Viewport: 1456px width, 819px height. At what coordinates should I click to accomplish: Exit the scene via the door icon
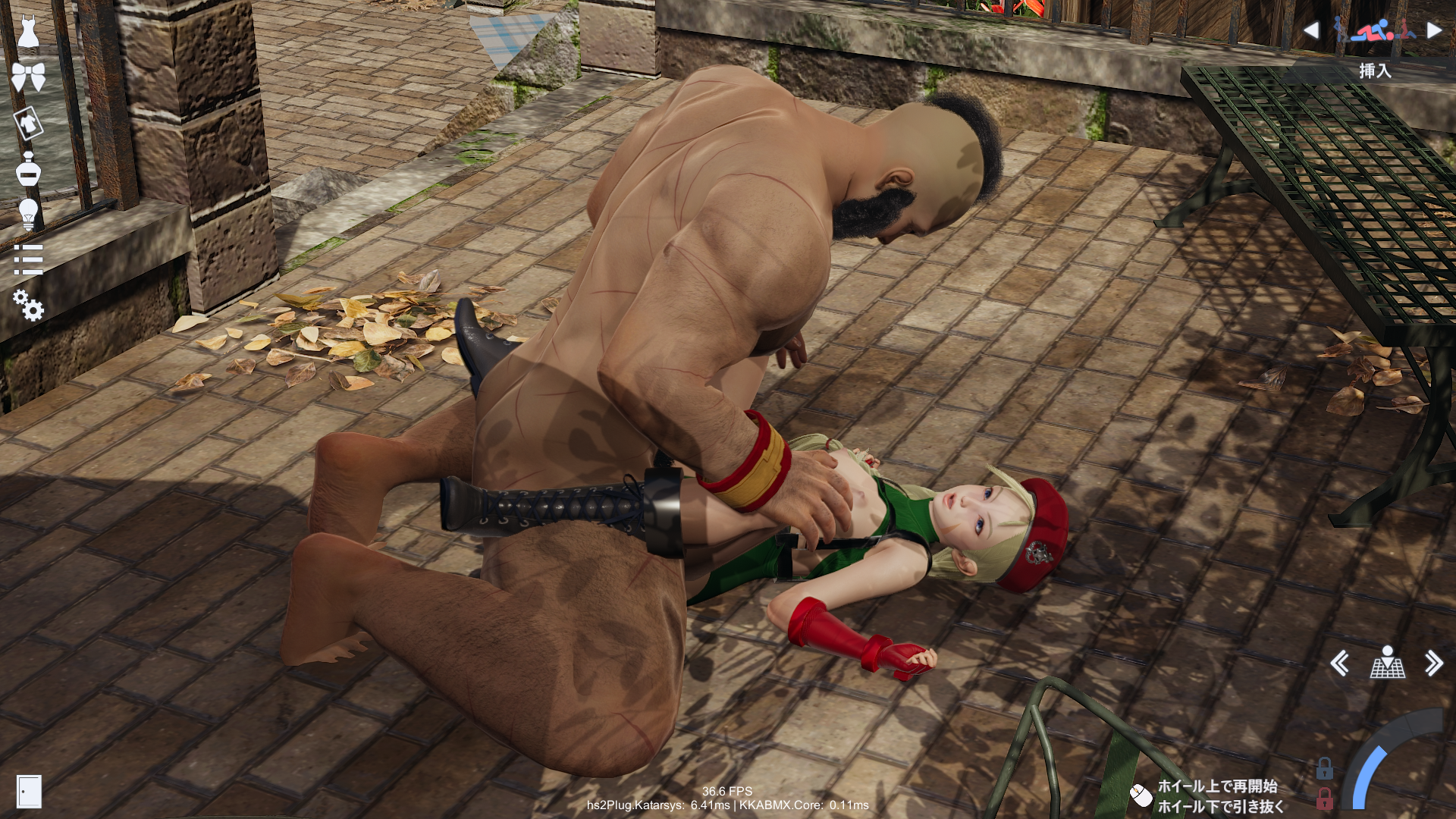pyautogui.click(x=29, y=792)
